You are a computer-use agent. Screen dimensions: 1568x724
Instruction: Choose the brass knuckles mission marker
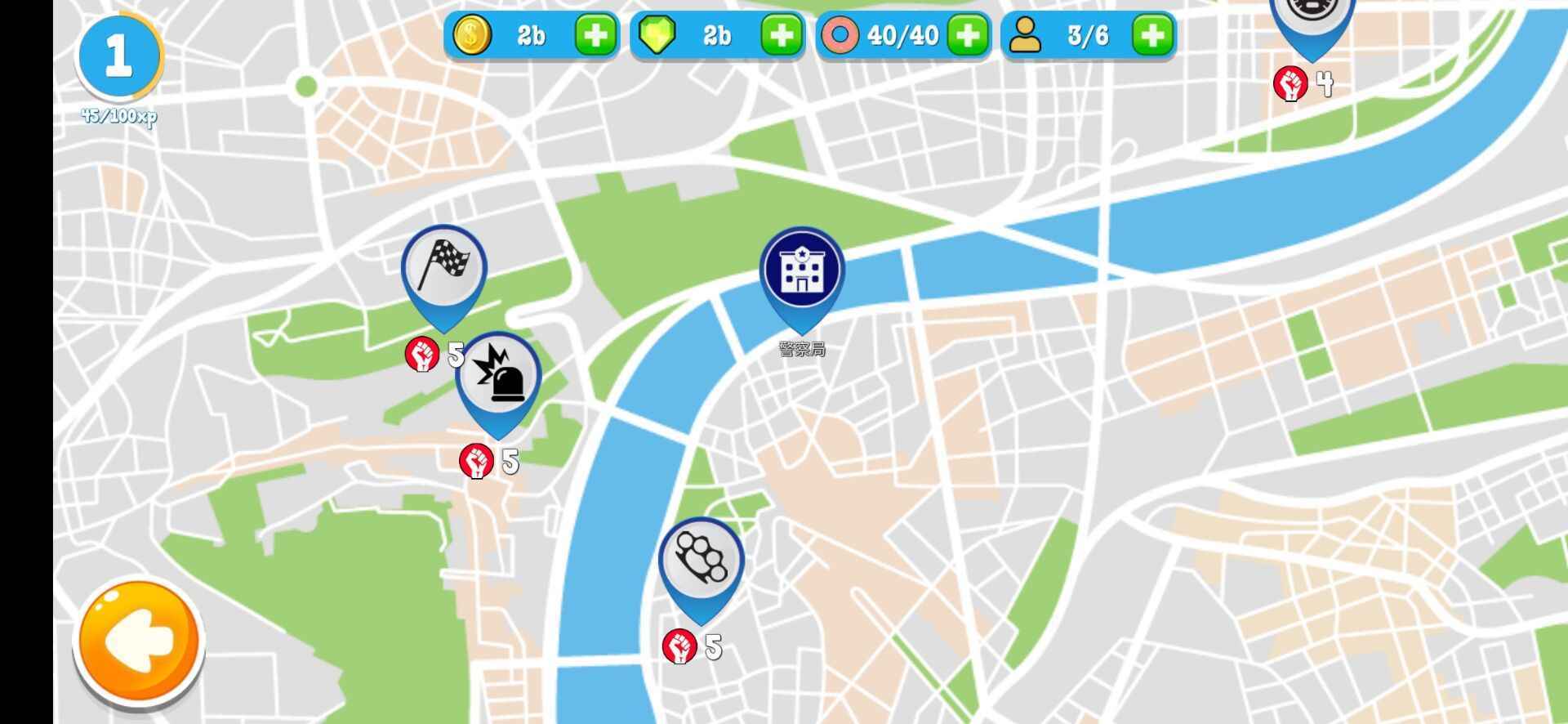coord(701,560)
